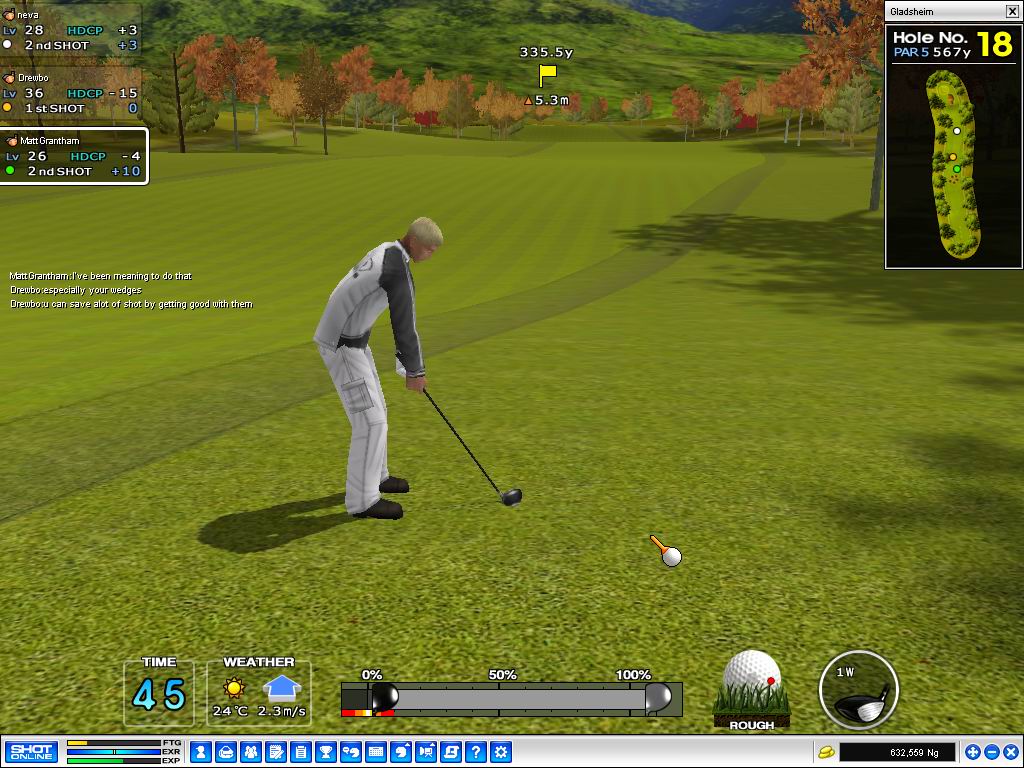The image size is (1024, 768).
Task: Click the four-arrow move window button
Action: 972,752
